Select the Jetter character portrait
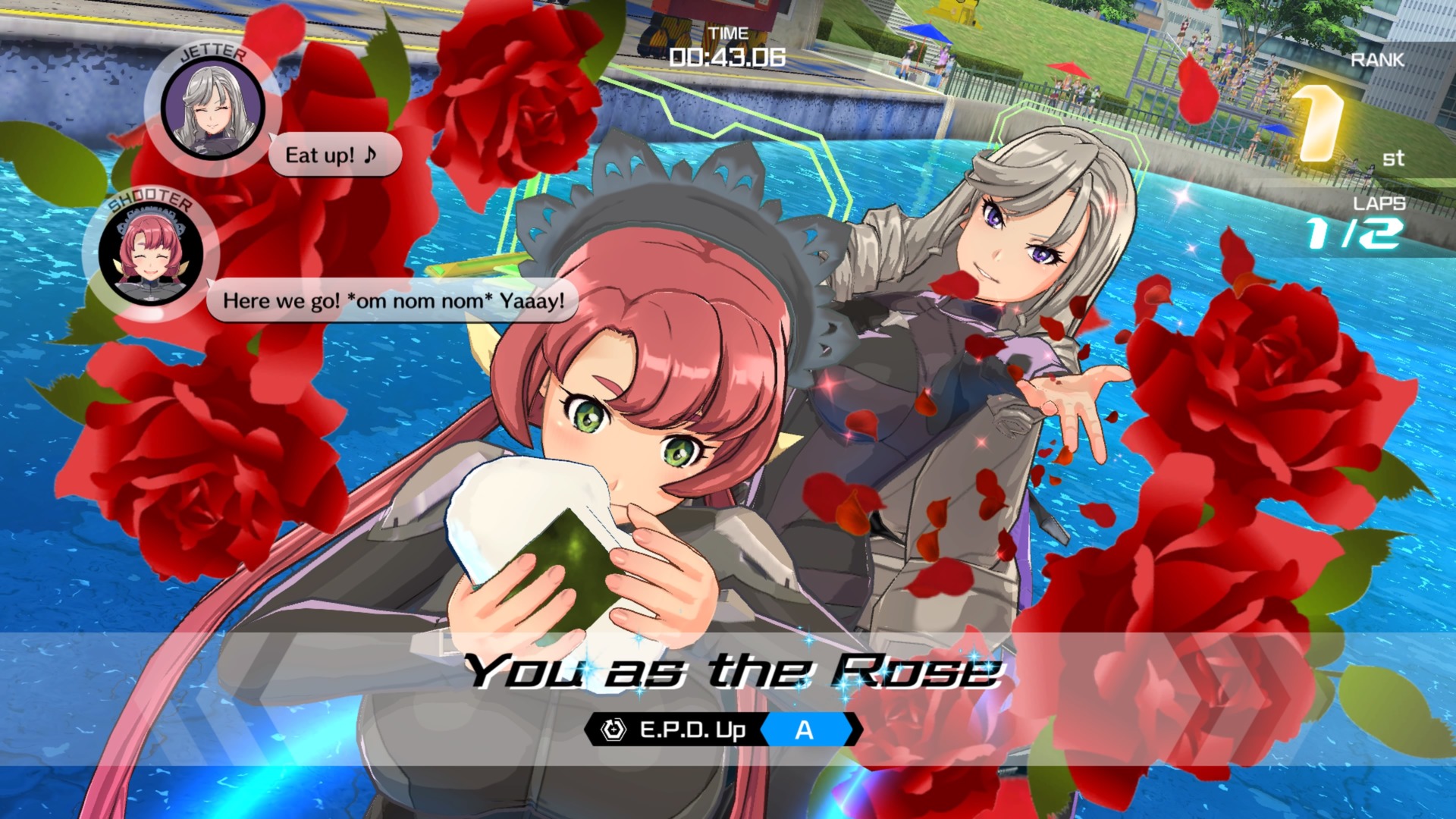The width and height of the screenshot is (1456, 819). [212, 108]
